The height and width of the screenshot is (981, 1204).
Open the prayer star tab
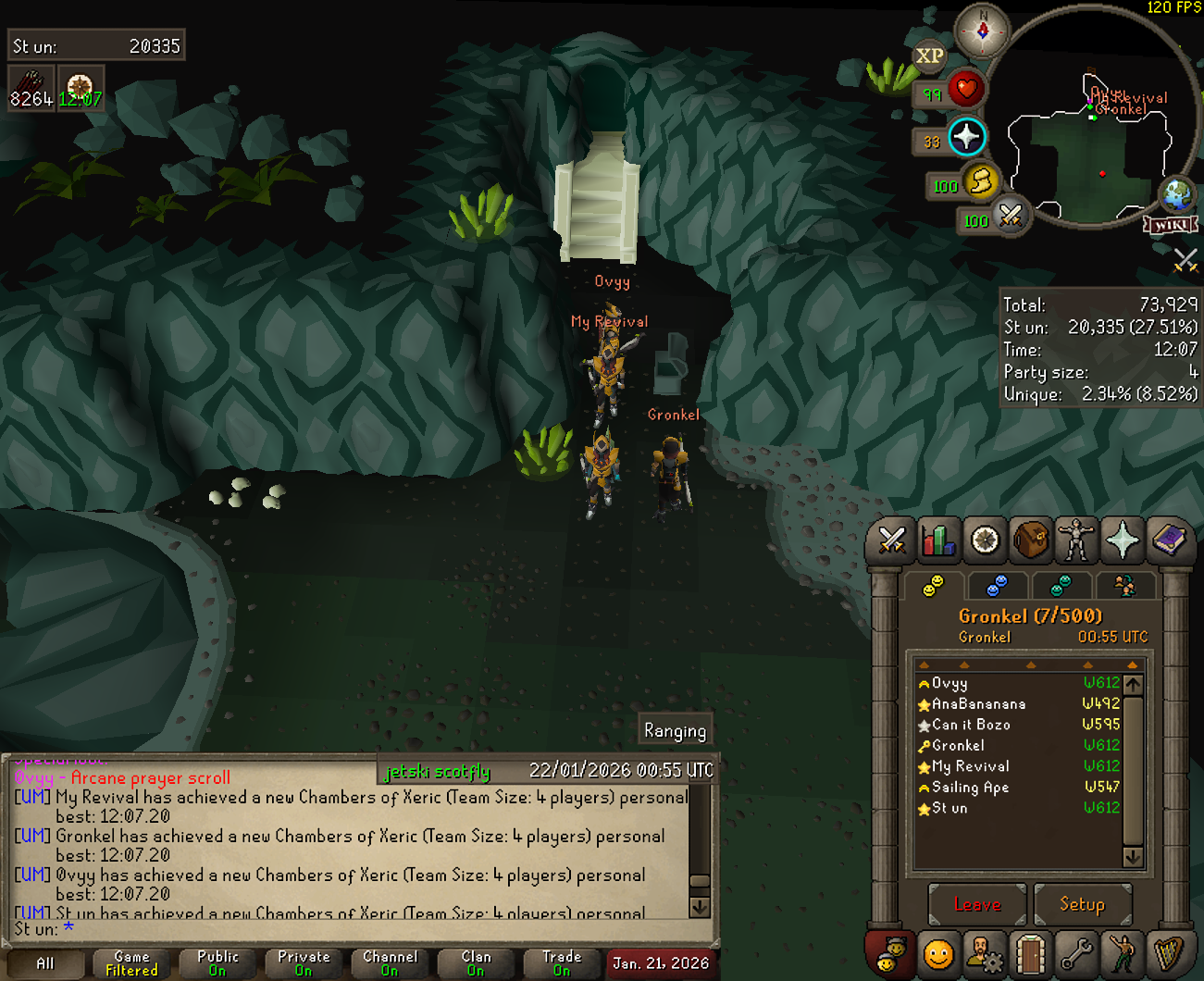pos(1123,540)
